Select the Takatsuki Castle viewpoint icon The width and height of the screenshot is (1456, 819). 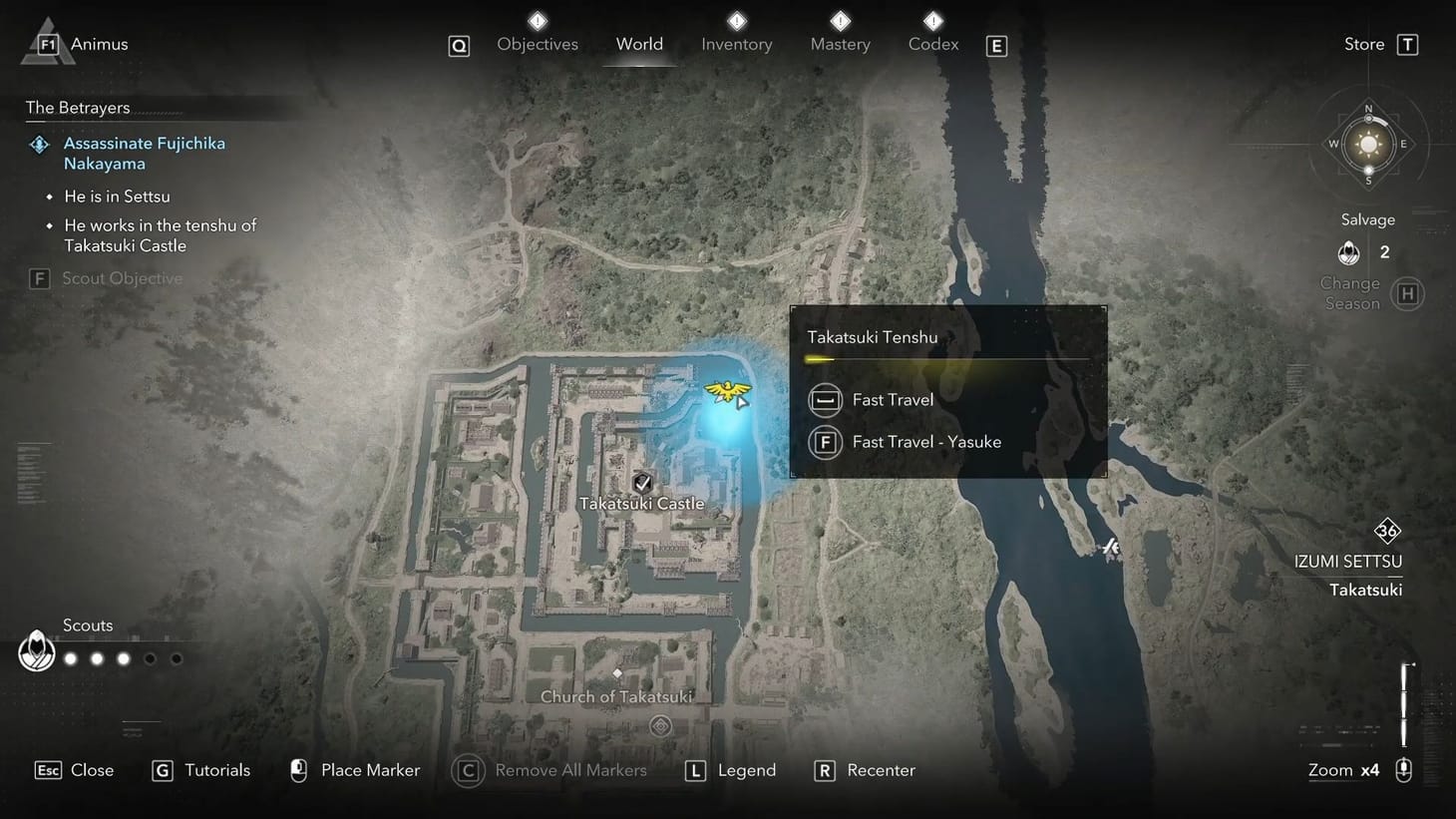[642, 480]
